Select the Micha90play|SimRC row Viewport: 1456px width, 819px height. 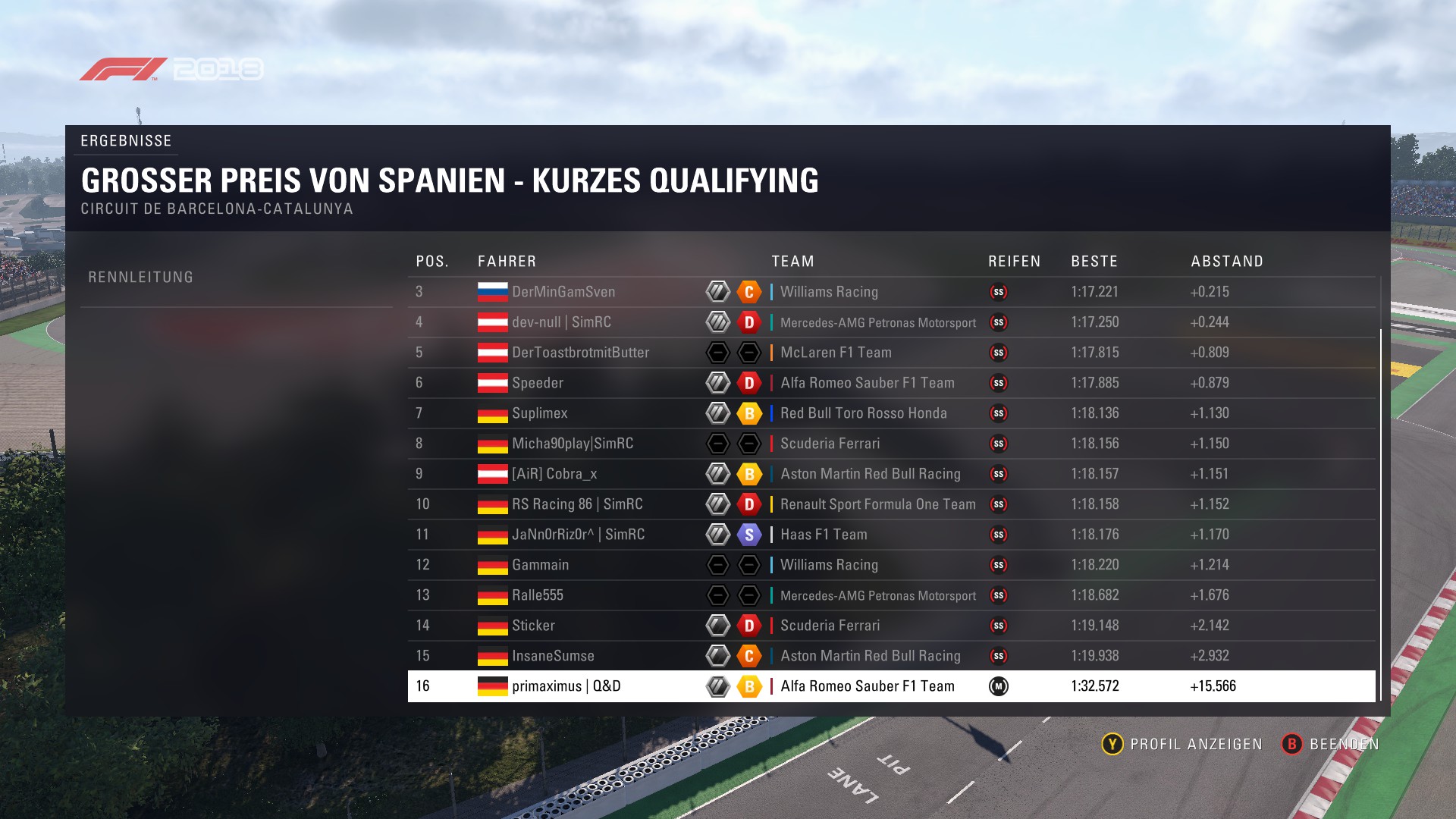point(573,444)
